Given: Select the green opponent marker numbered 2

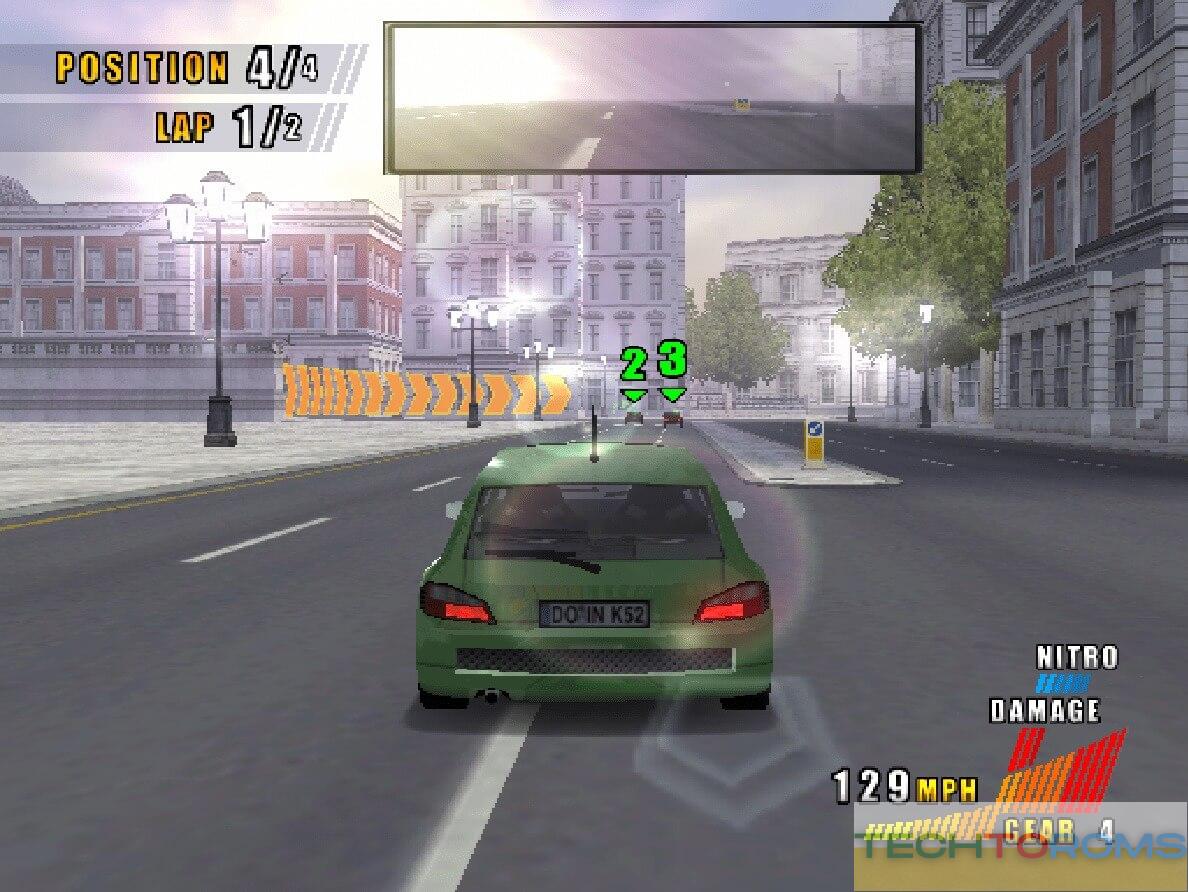Looking at the screenshot, I should coord(633,371).
